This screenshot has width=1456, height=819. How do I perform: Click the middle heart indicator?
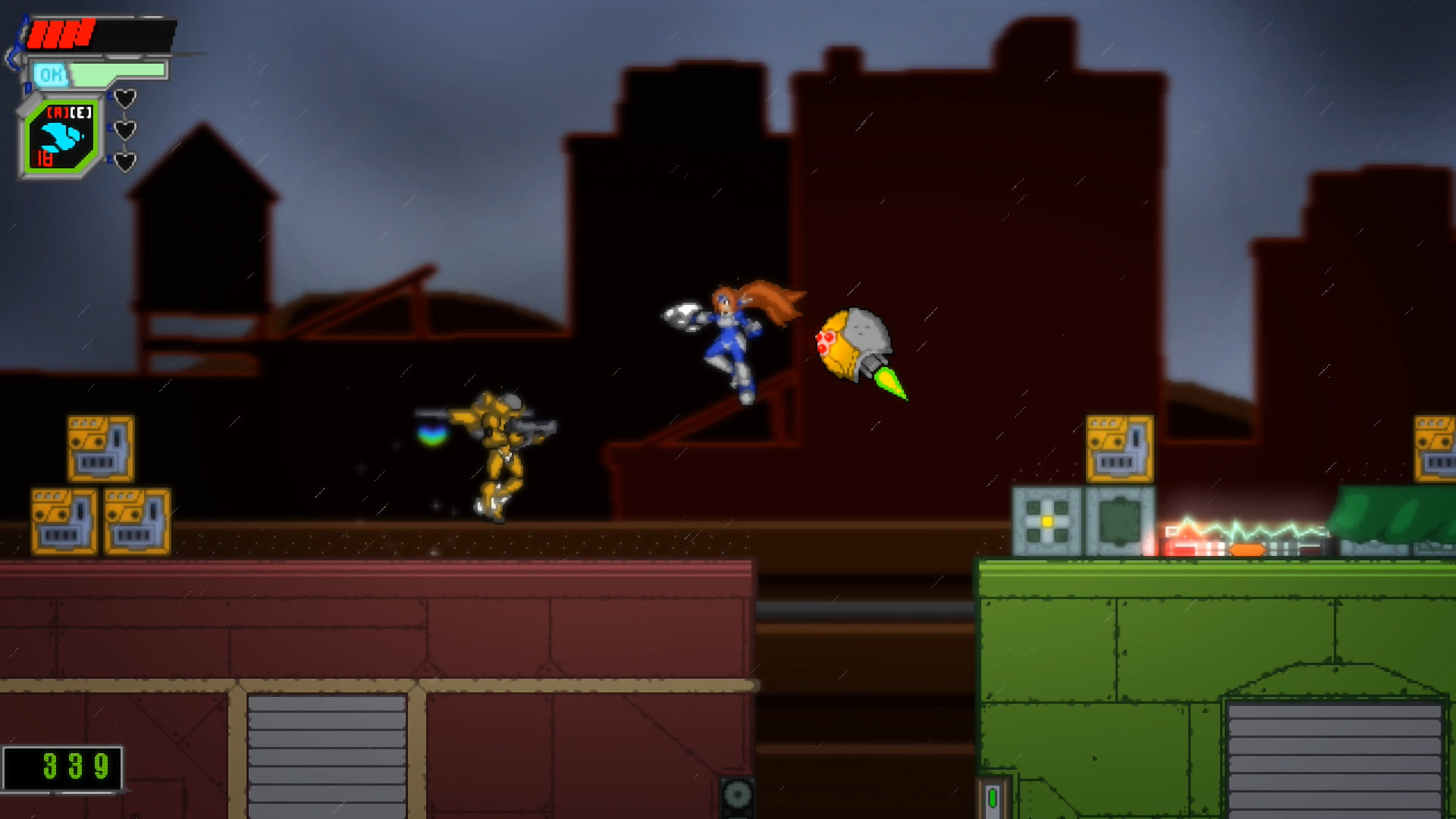pos(126,129)
